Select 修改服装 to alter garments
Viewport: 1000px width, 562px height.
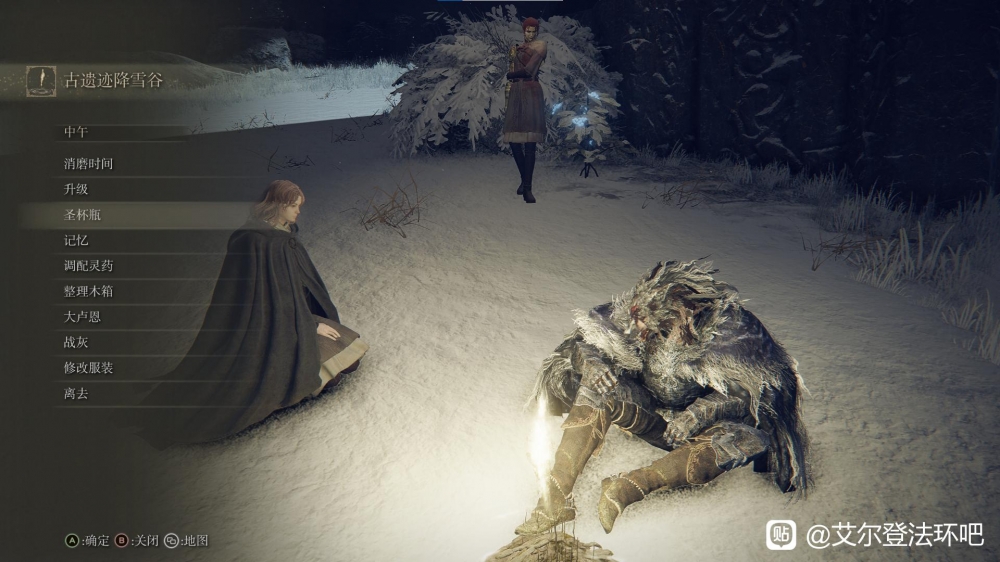[89, 368]
